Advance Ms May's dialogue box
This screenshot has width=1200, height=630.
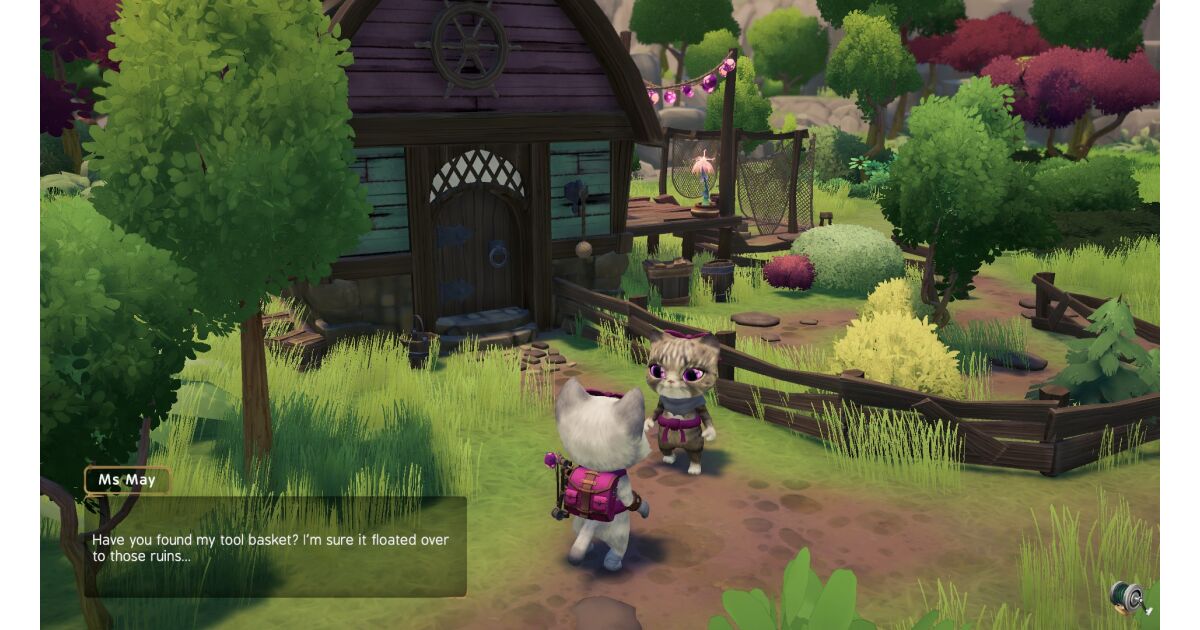coord(274,547)
